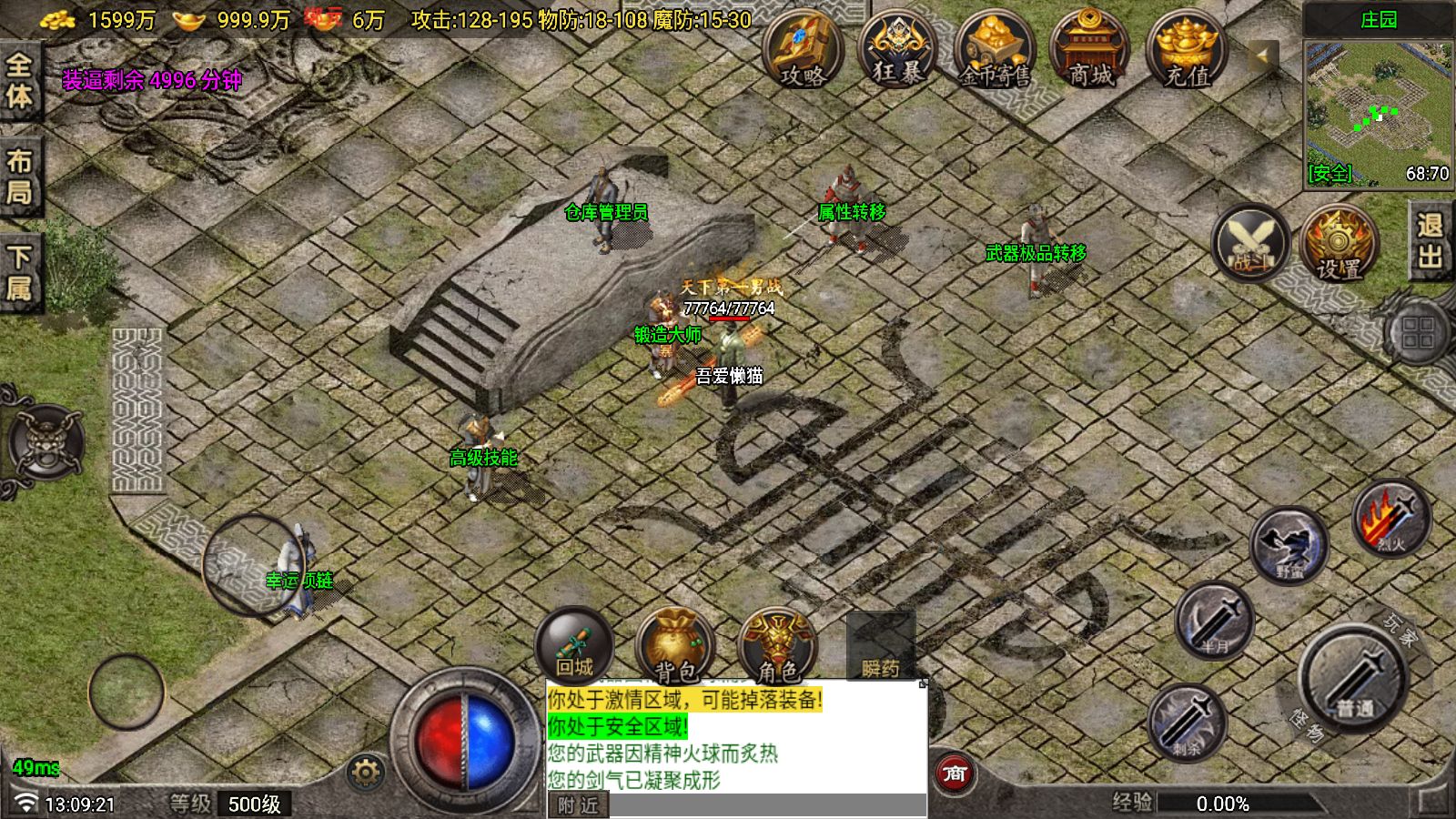This screenshot has height=819, width=1456.
Task: Select the 下属 subordinates button
Action: [20, 272]
